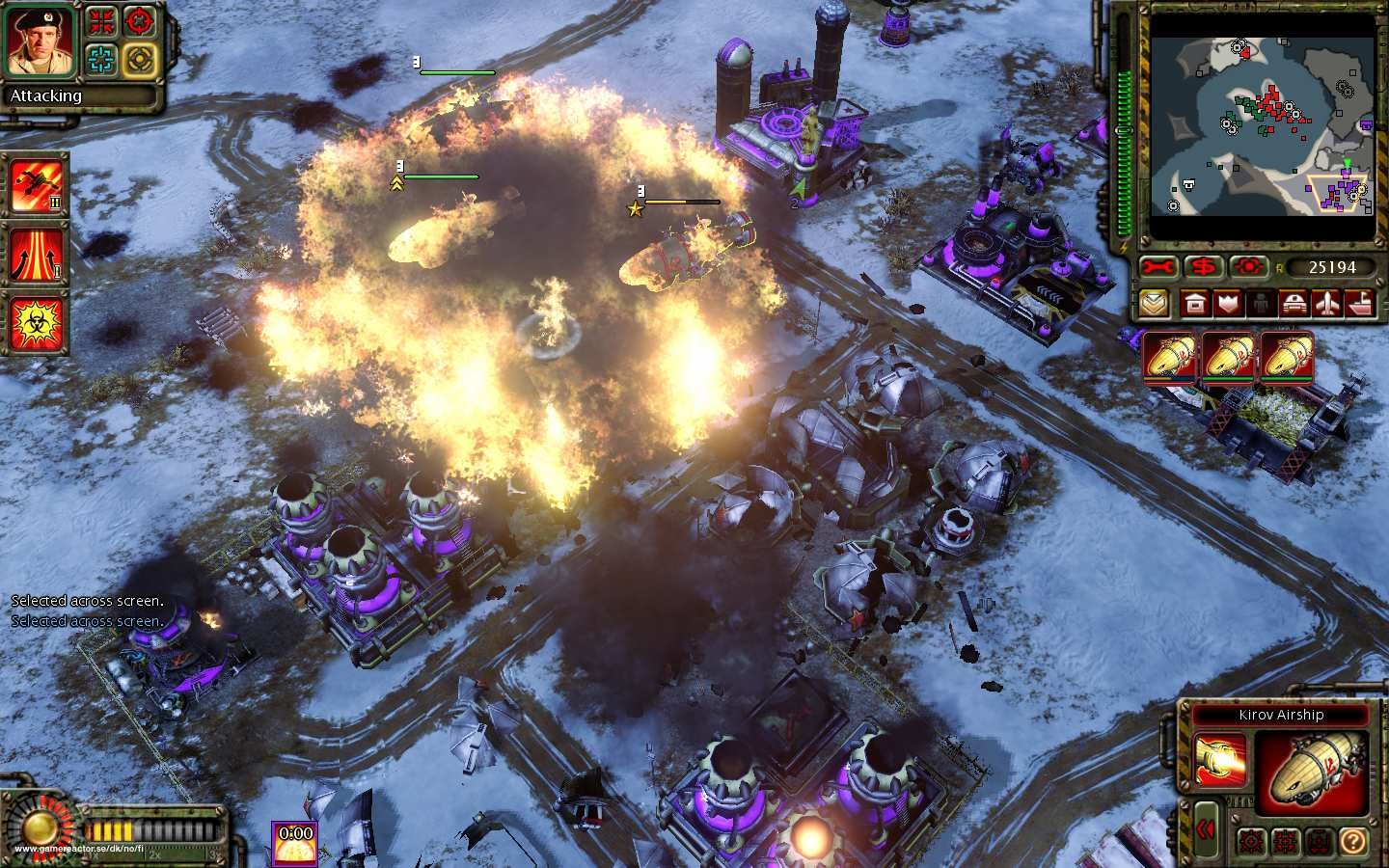This screenshot has width=1389, height=868.
Task: Click the power toggle reticle icon
Action: tap(1249, 267)
